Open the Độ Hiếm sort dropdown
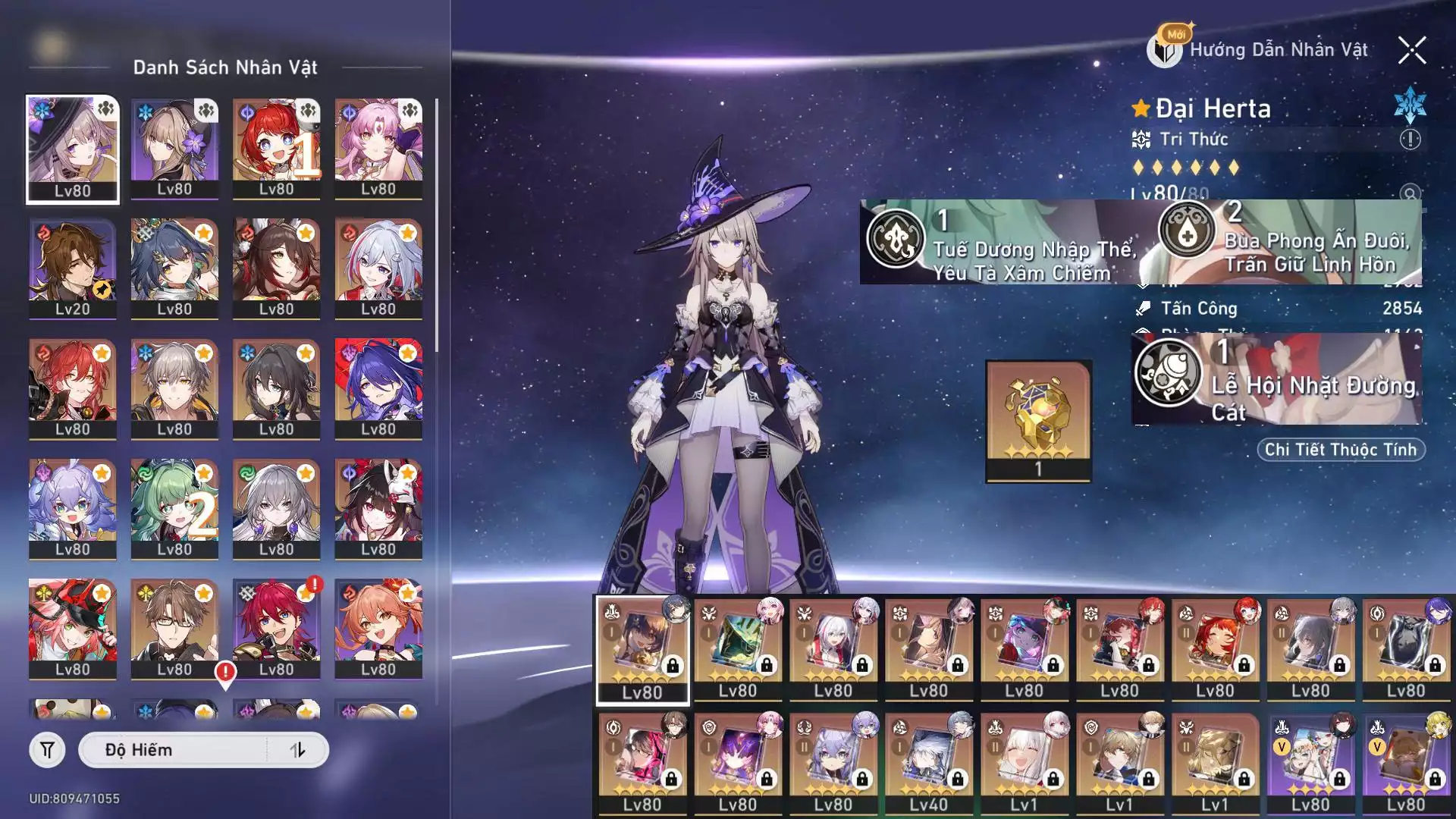1456x819 pixels. tap(174, 750)
